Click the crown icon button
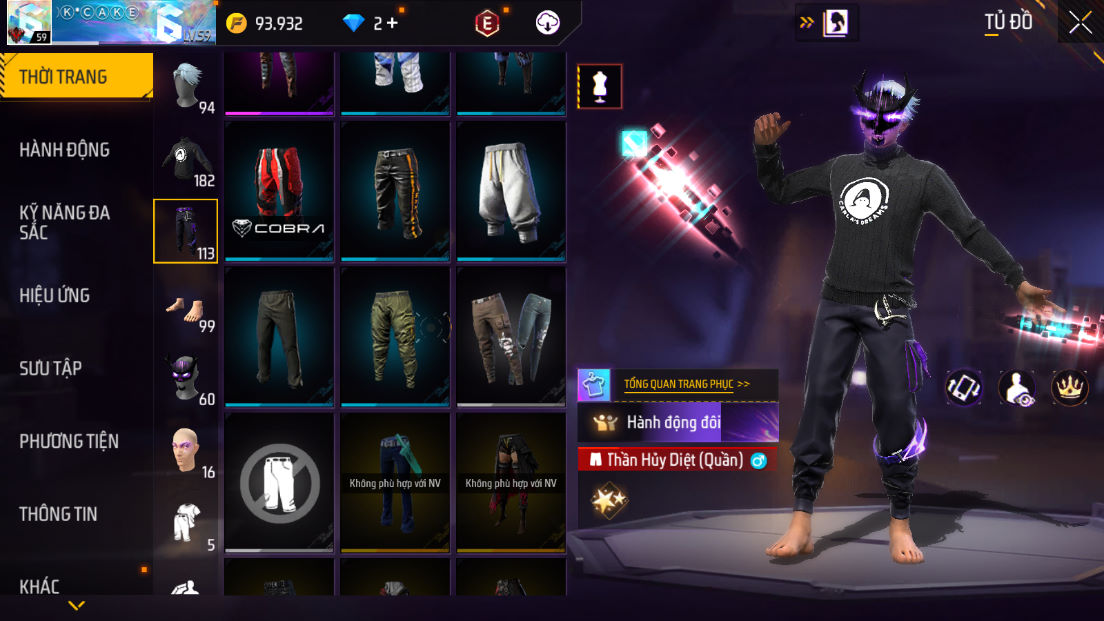The image size is (1104, 621). (x=1069, y=388)
